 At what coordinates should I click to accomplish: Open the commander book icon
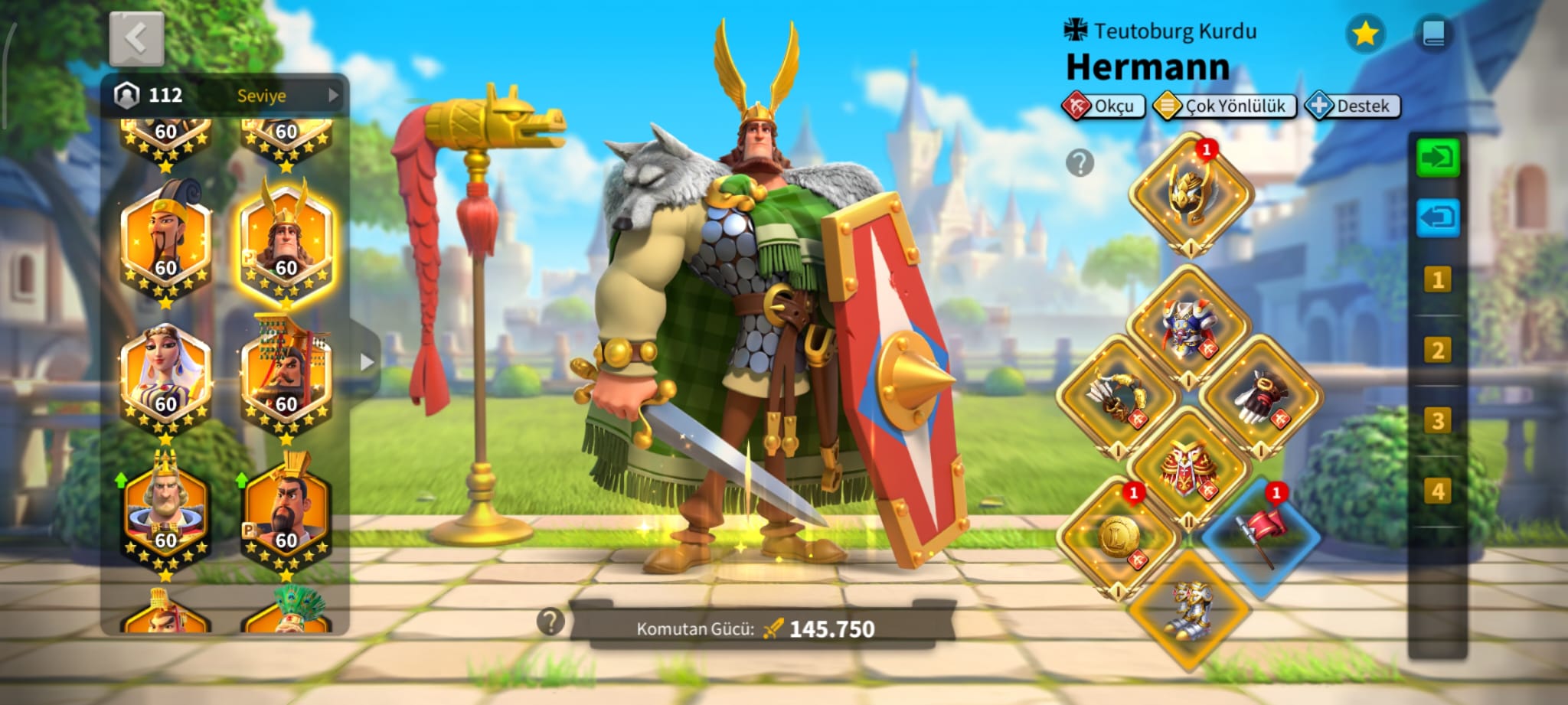coord(1433,34)
